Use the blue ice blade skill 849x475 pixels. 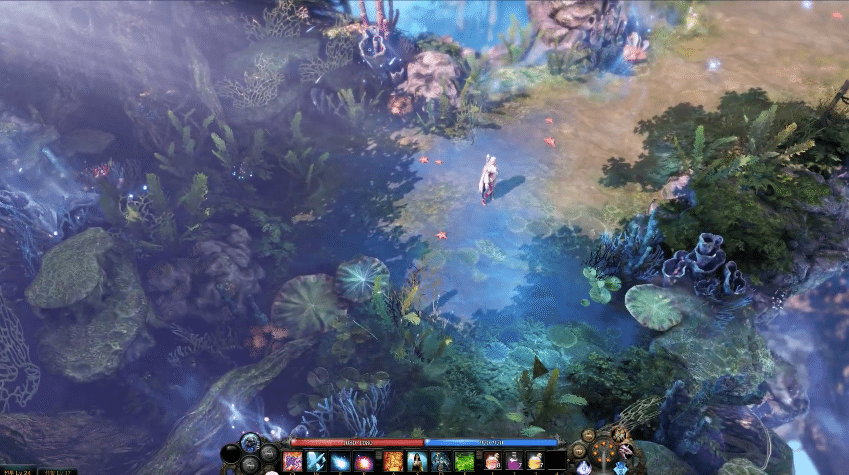317,462
